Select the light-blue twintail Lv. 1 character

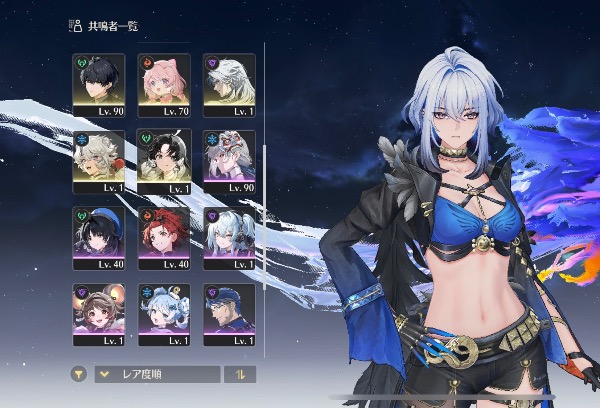click(229, 235)
